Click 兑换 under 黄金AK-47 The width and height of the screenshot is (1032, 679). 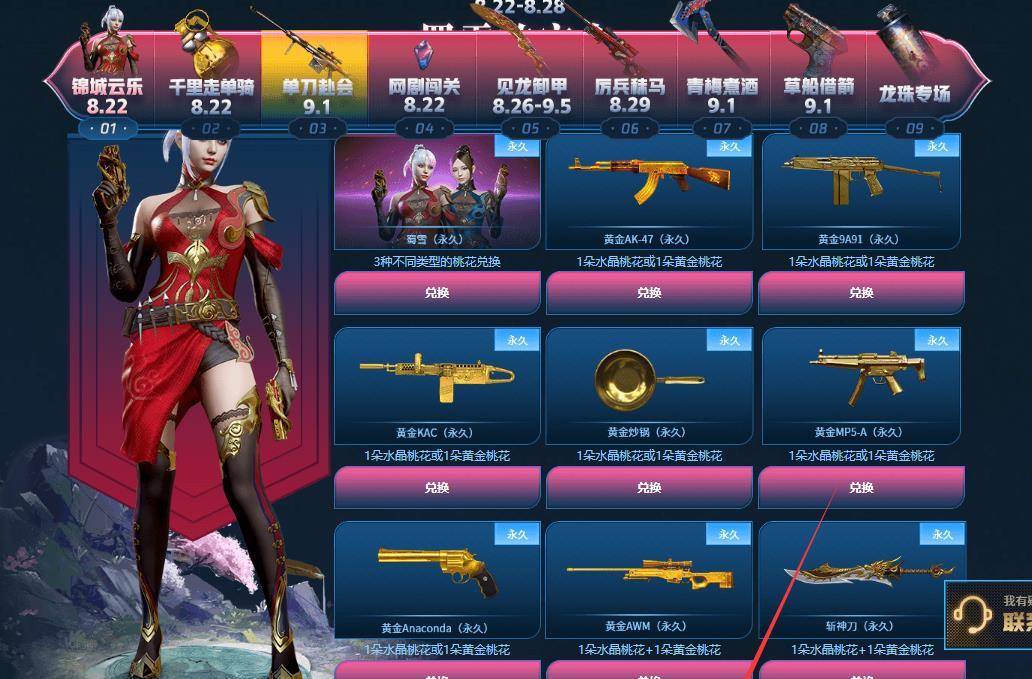649,293
